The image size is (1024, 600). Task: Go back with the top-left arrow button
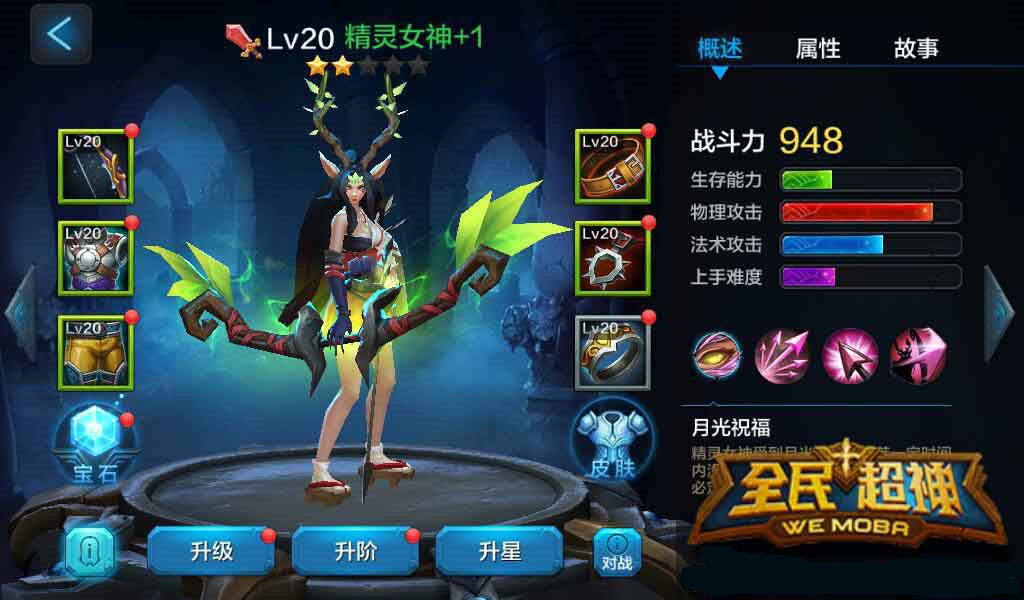pyautogui.click(x=60, y=34)
